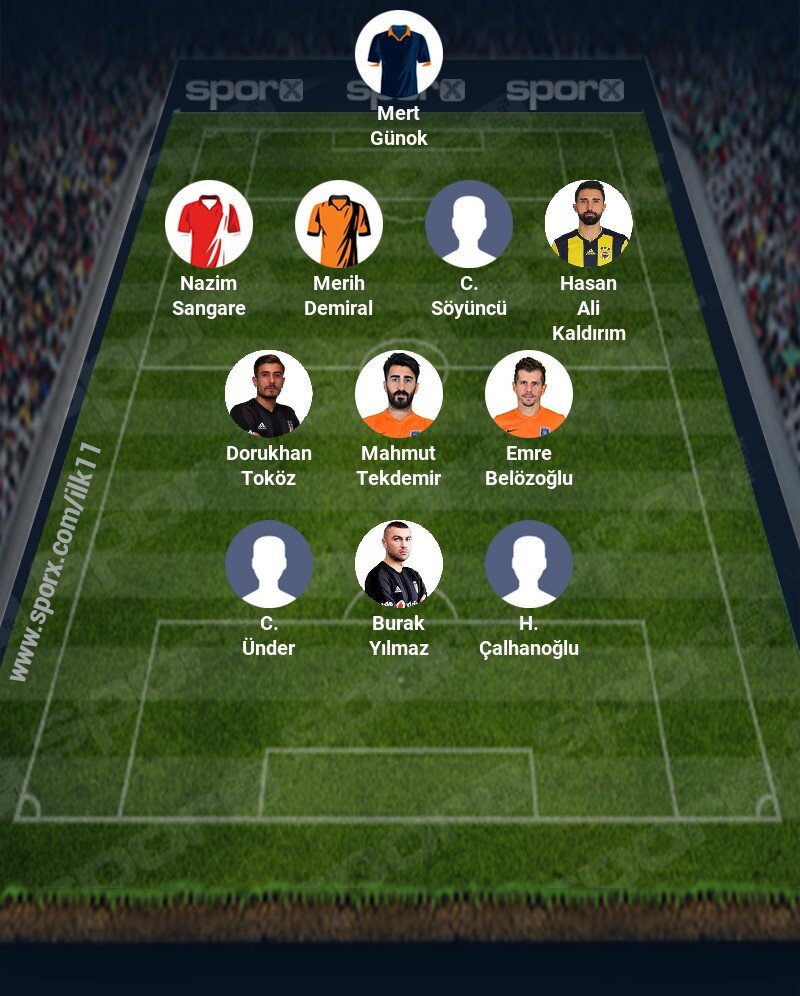Pick Emre Belözoğlu in midfield
Viewport: 800px width, 996px height.
click(529, 394)
